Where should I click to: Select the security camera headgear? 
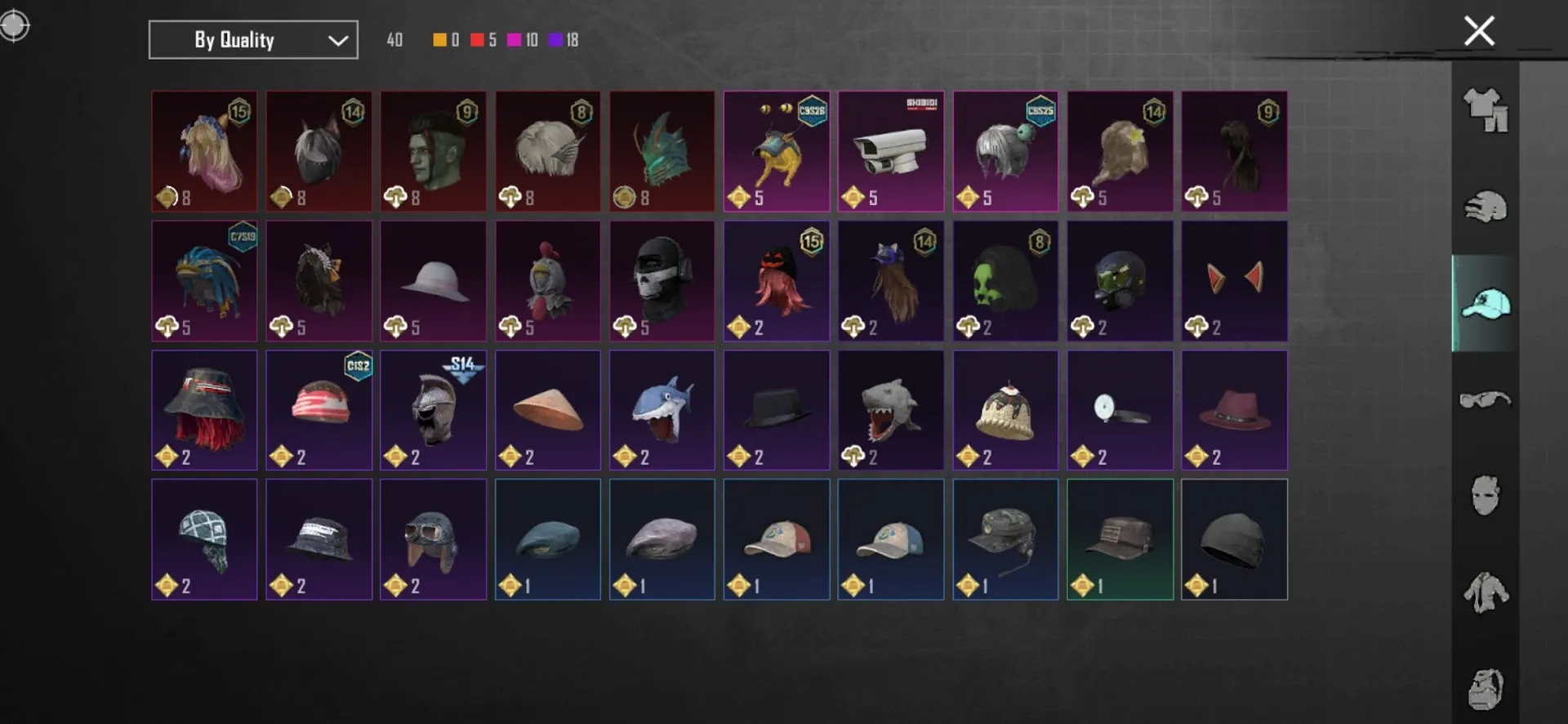point(890,151)
